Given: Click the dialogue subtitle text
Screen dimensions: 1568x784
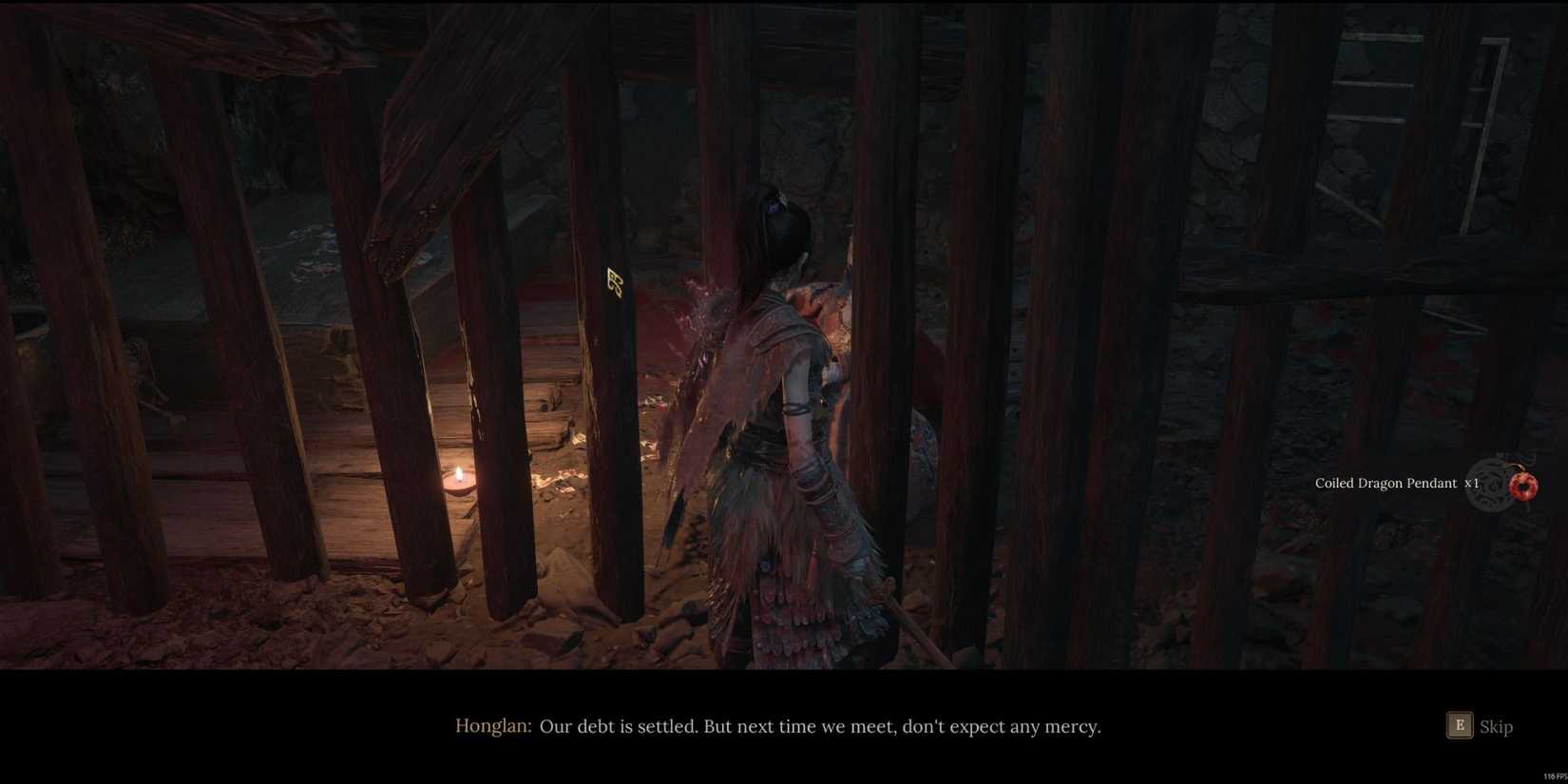Looking at the screenshot, I should [x=820, y=725].
